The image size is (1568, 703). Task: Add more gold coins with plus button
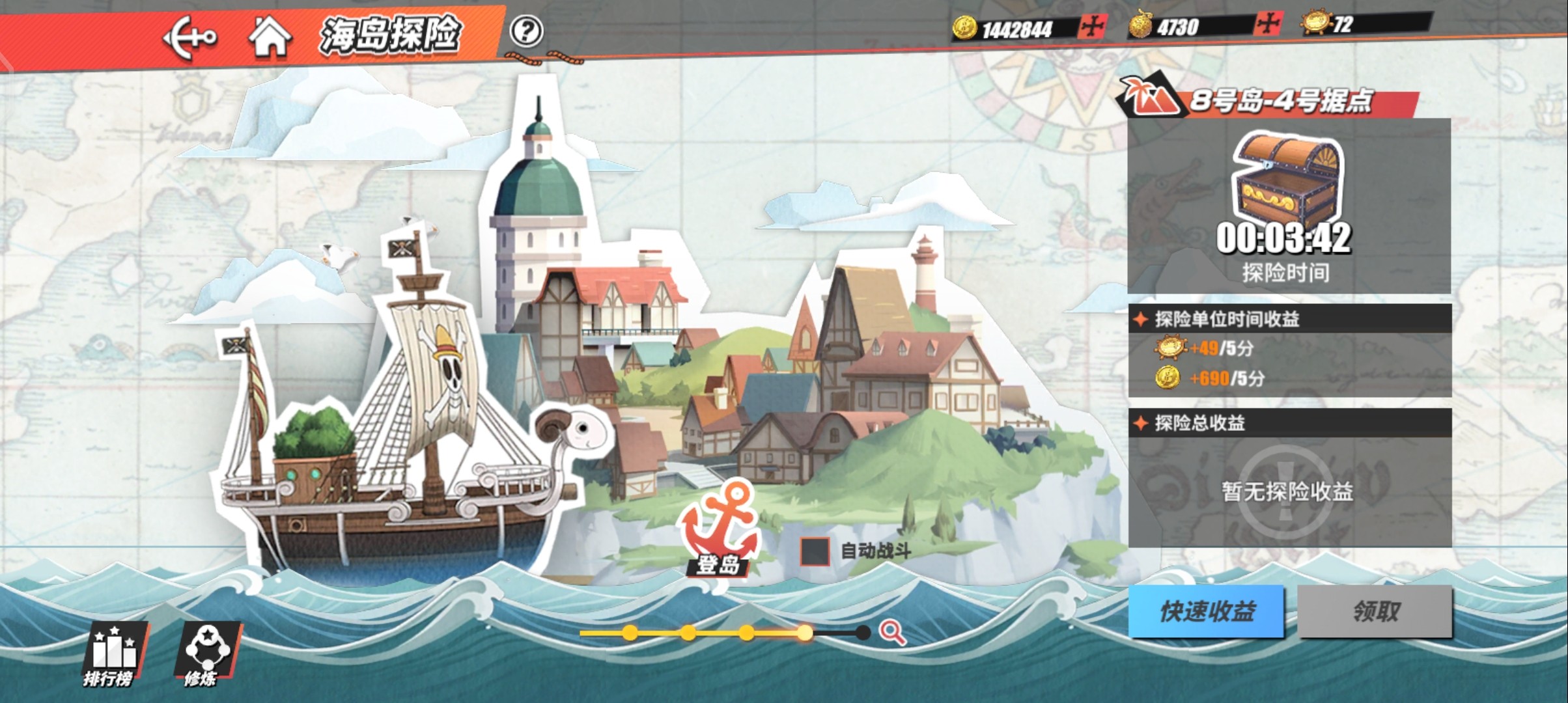(x=1092, y=27)
